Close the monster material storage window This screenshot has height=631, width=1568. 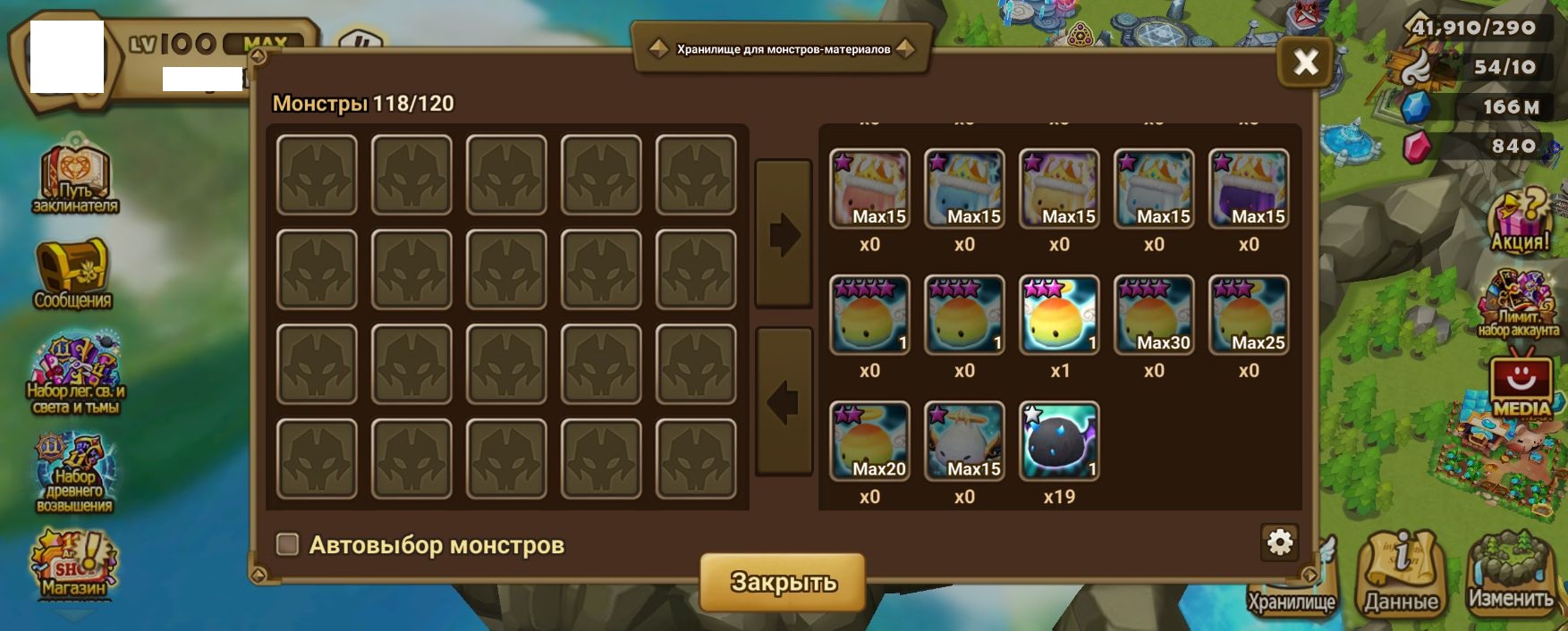[1305, 62]
